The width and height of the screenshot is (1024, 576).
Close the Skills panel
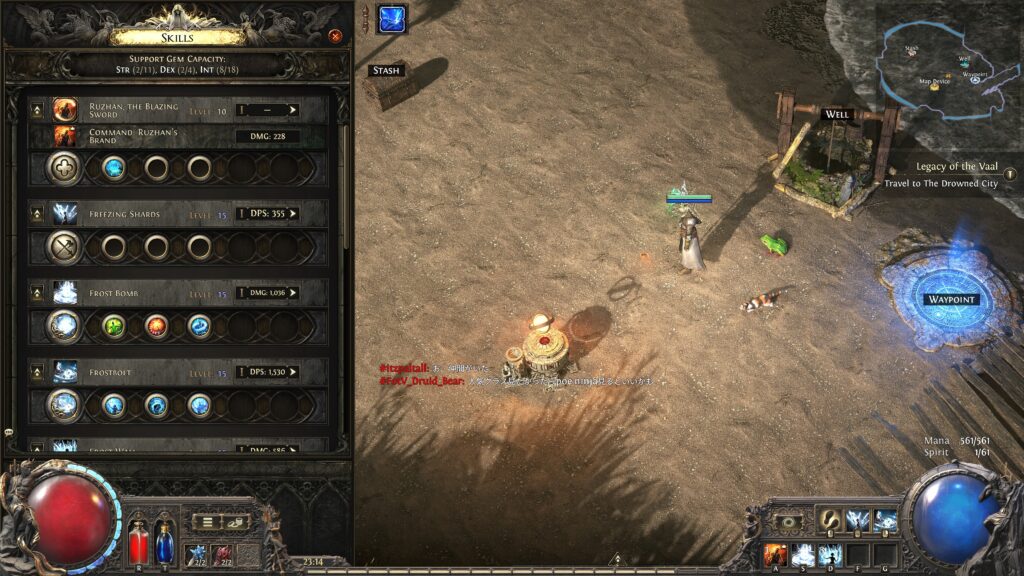click(x=335, y=36)
